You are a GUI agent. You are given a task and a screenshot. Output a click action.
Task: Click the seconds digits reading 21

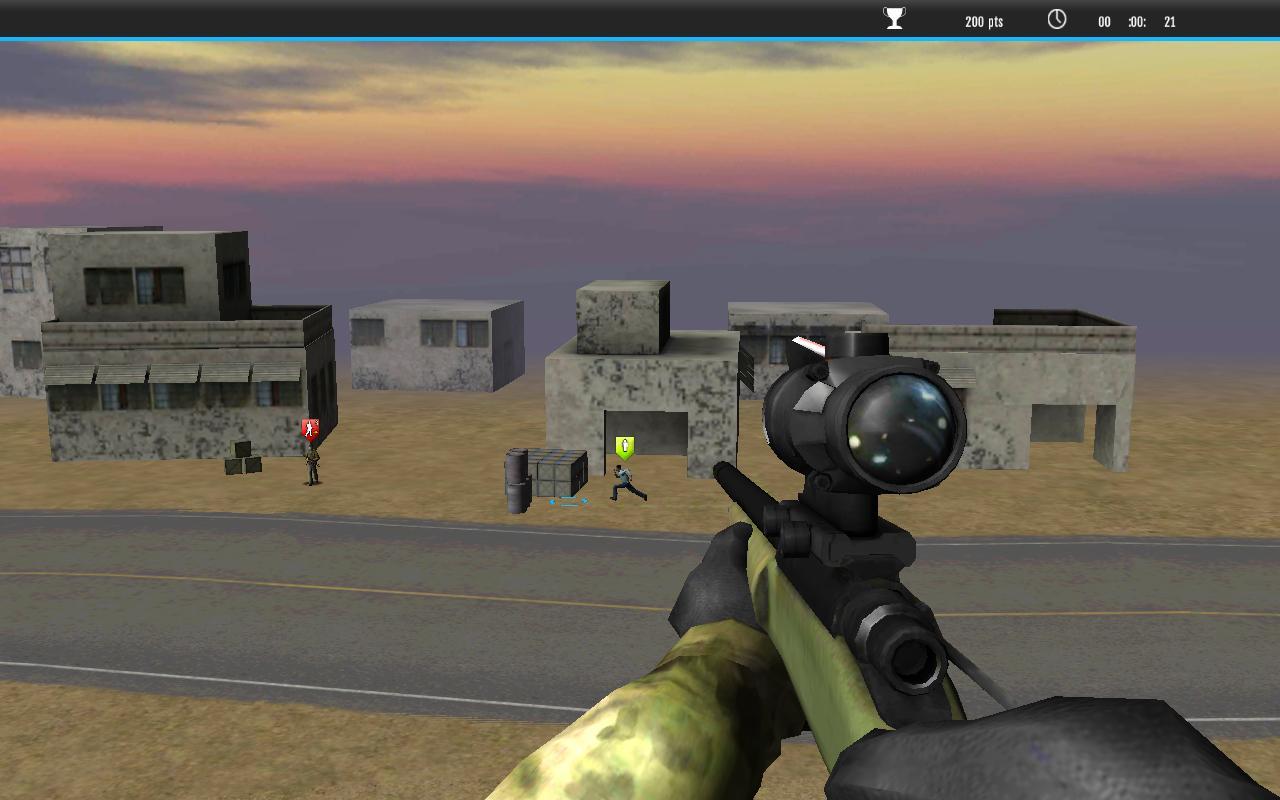1168,21
